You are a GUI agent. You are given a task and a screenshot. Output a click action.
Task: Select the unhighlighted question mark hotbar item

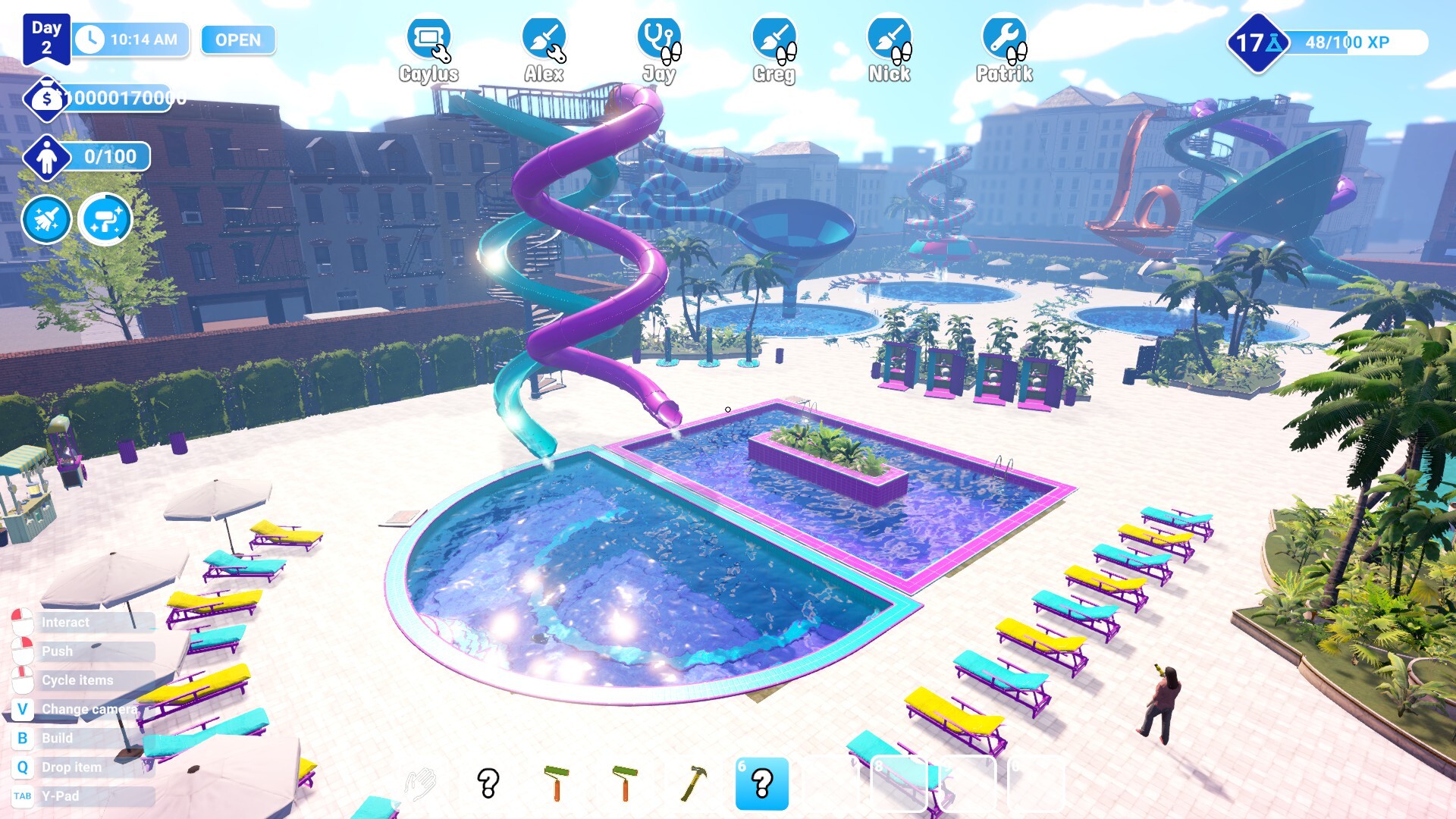point(488,783)
